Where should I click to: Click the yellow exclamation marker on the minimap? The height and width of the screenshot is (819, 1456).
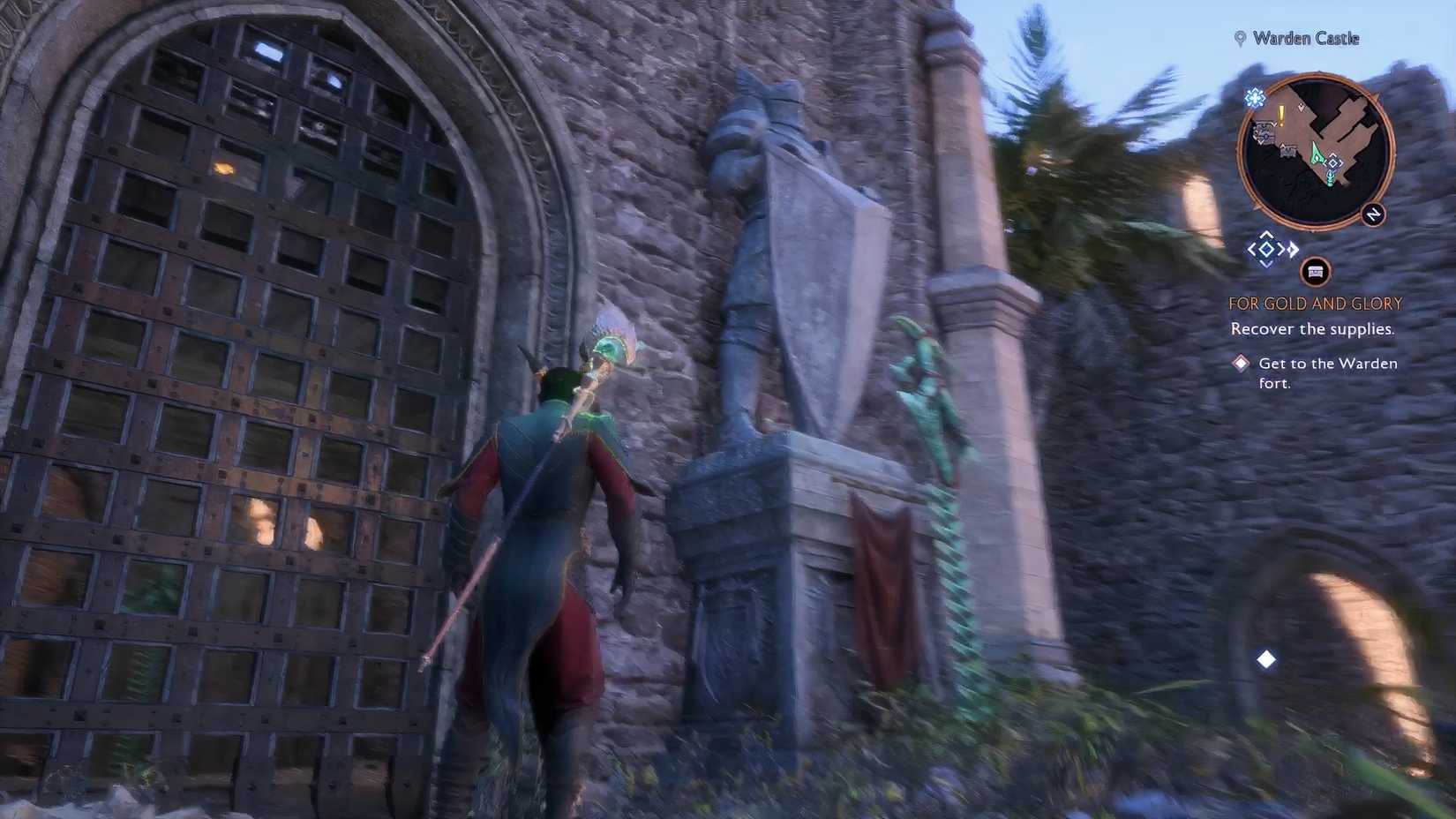coord(1280,115)
